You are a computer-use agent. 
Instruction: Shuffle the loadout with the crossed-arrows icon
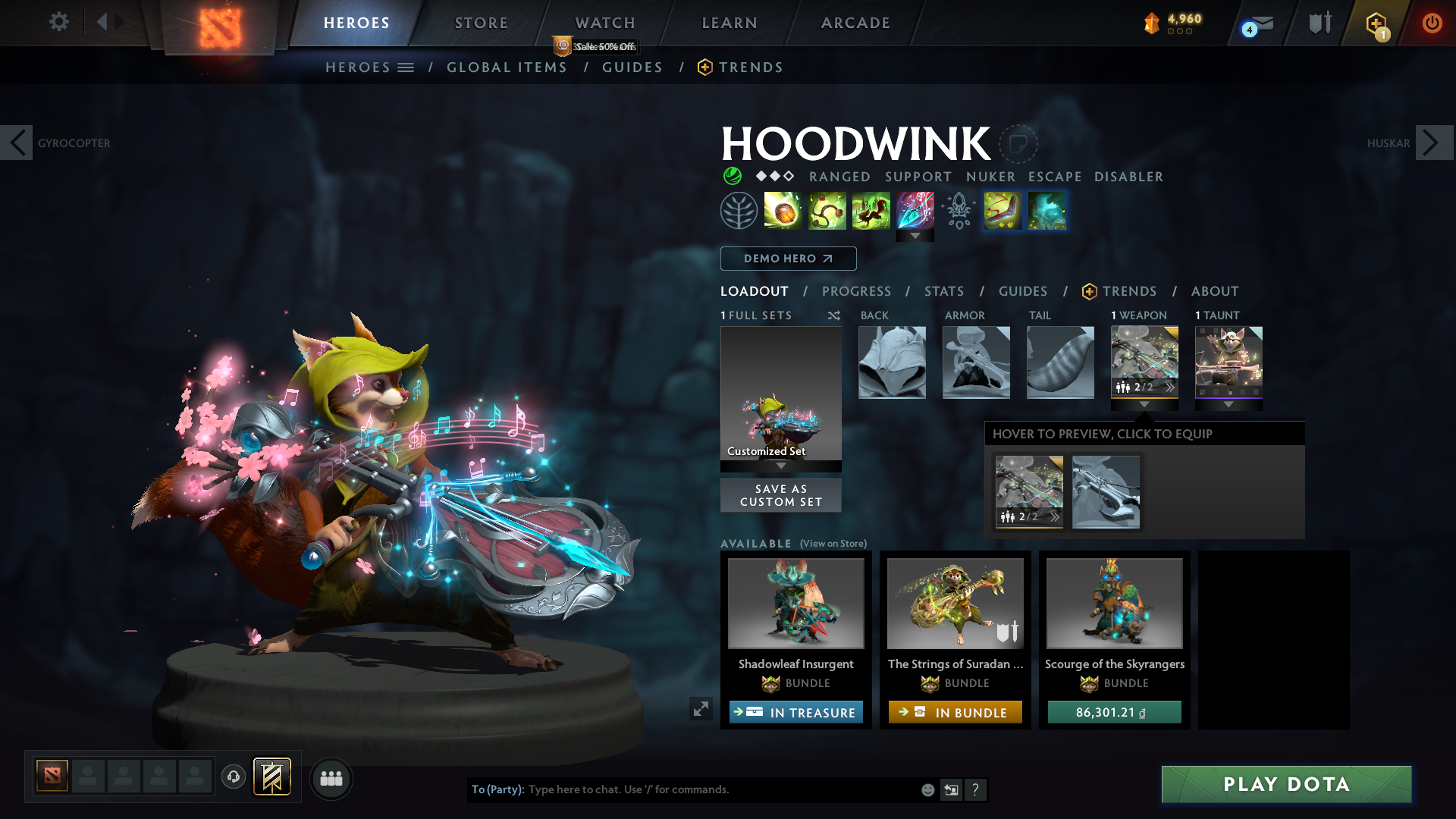833,315
